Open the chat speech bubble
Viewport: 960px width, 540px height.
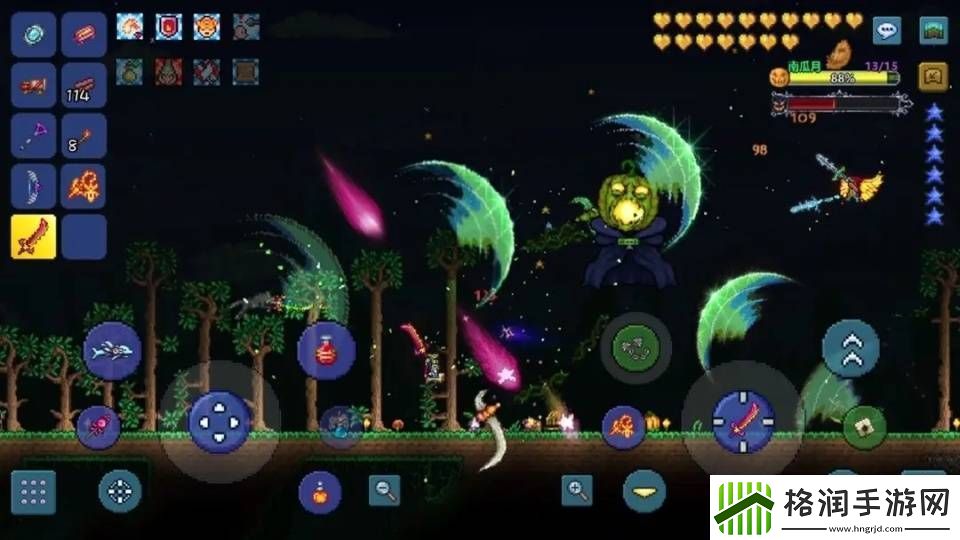(886, 30)
